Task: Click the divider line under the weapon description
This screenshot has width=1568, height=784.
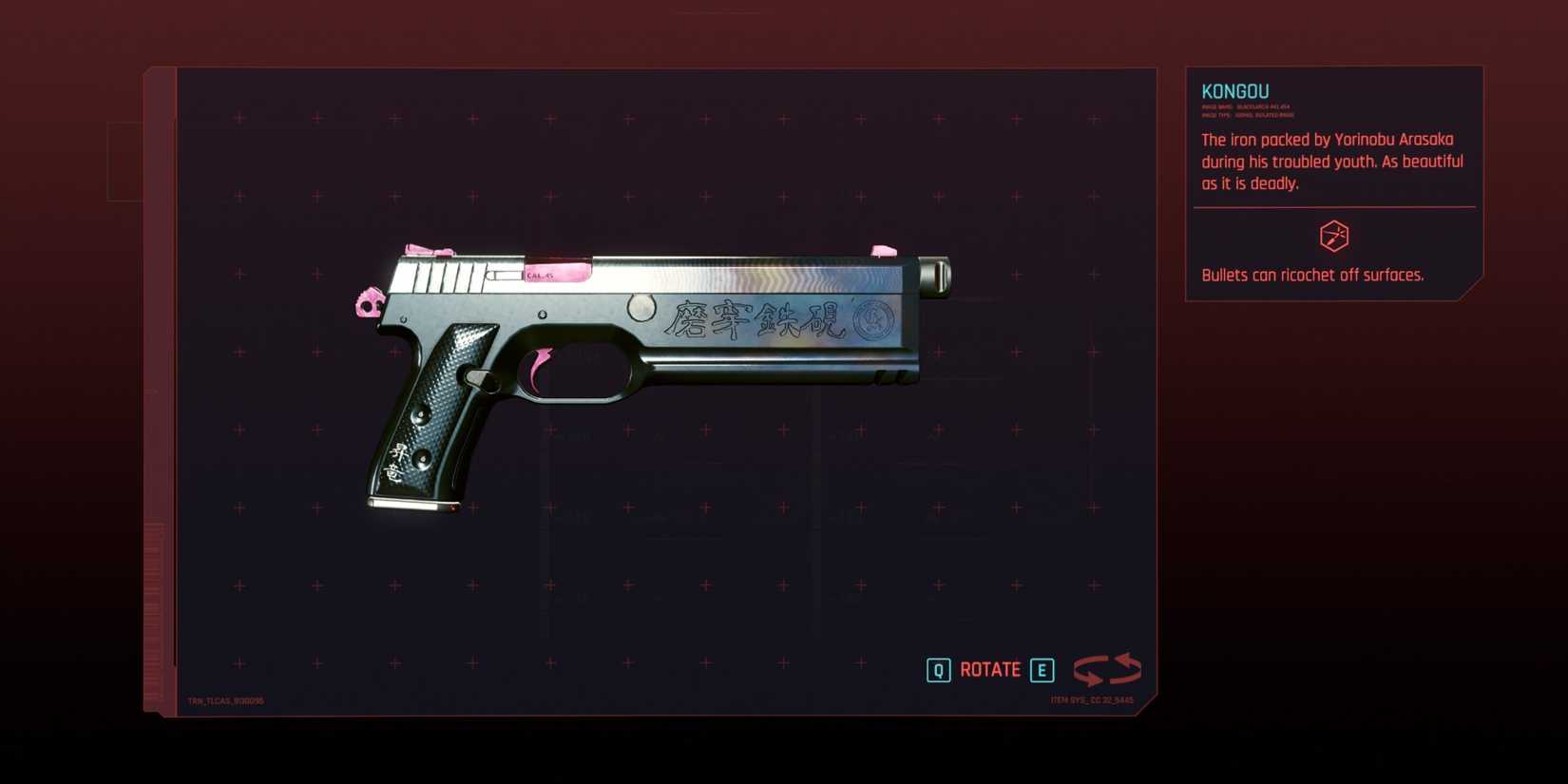Action: pos(1332,207)
